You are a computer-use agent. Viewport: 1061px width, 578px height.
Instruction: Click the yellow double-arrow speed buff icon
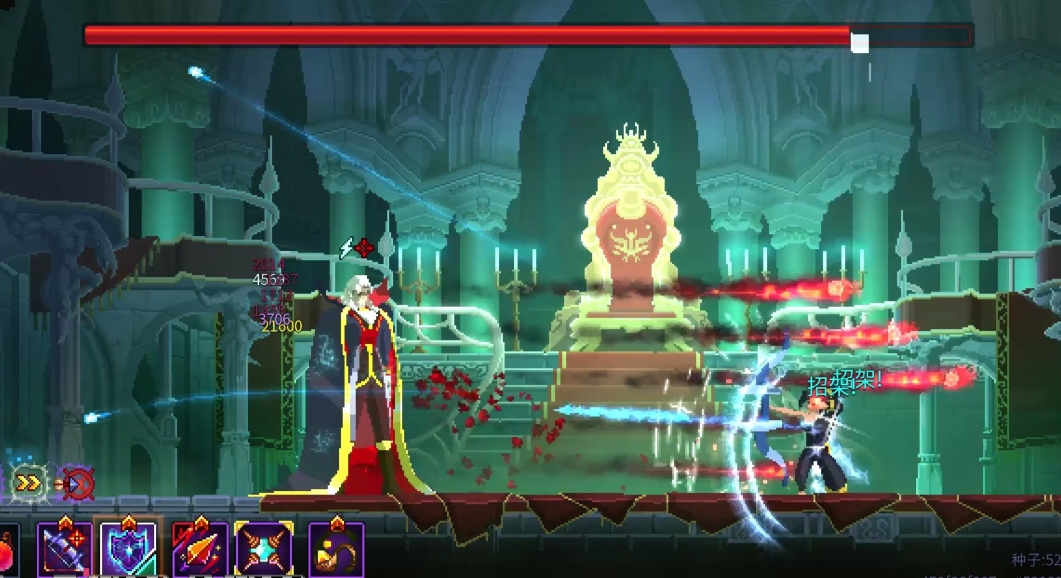[29, 483]
